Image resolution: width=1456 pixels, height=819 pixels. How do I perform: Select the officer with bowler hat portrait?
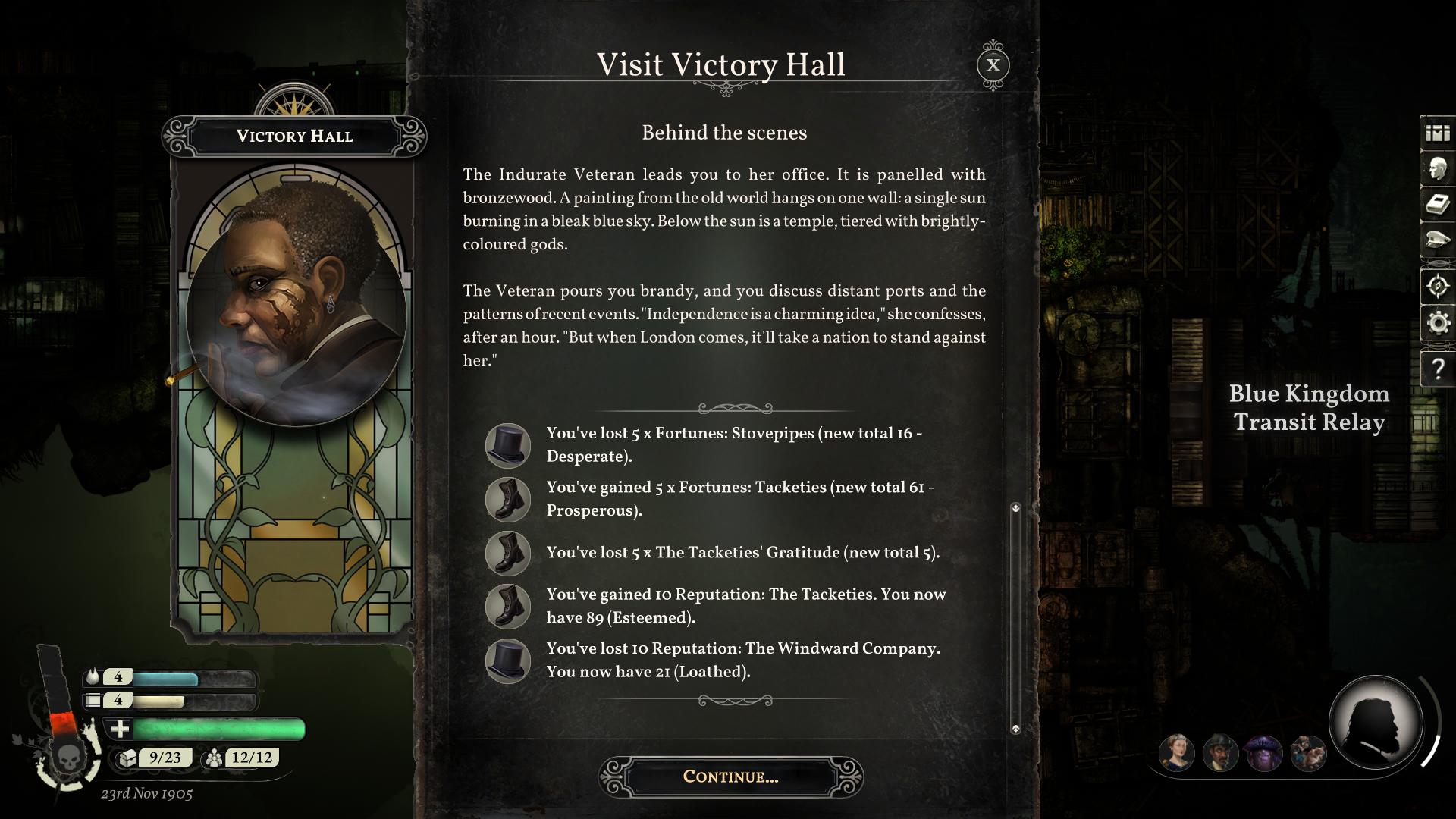pyautogui.click(x=1220, y=753)
